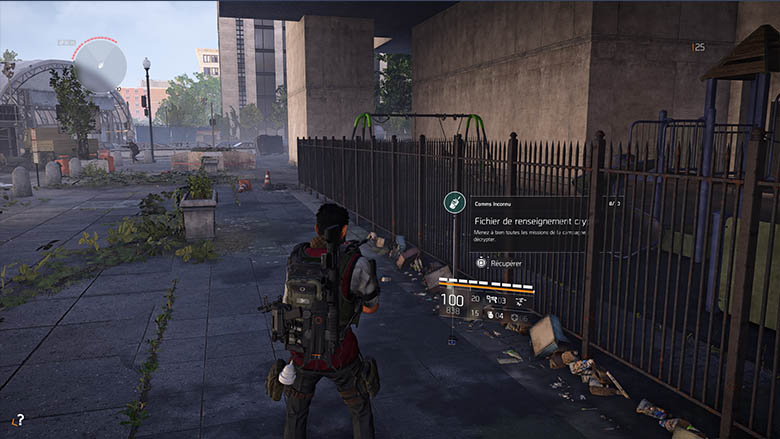This screenshot has height=439, width=780.
Task: Click the question mark help icon
Action: tap(17, 420)
